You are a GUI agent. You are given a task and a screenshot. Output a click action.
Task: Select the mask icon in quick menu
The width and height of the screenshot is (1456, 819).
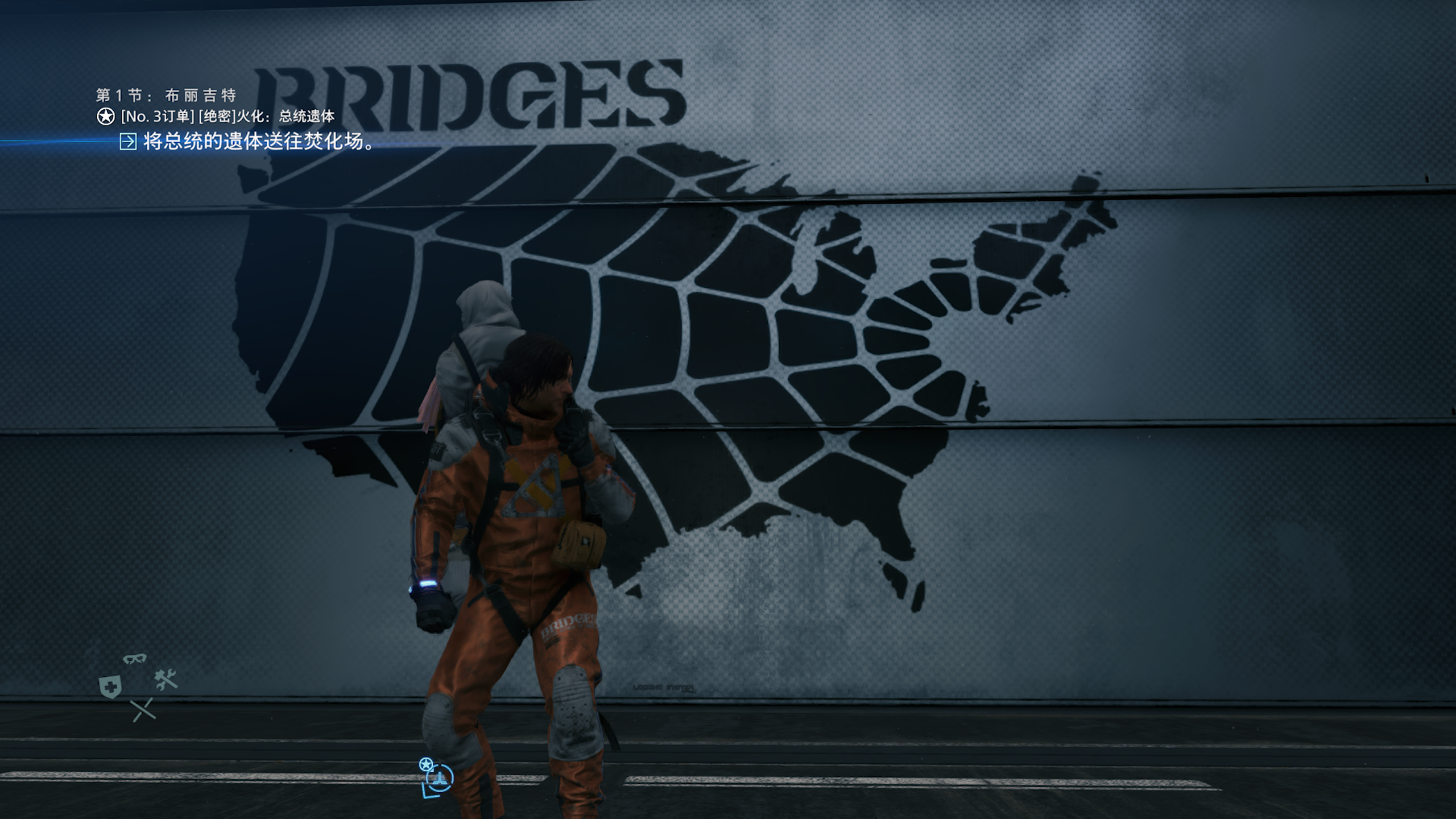(x=135, y=659)
